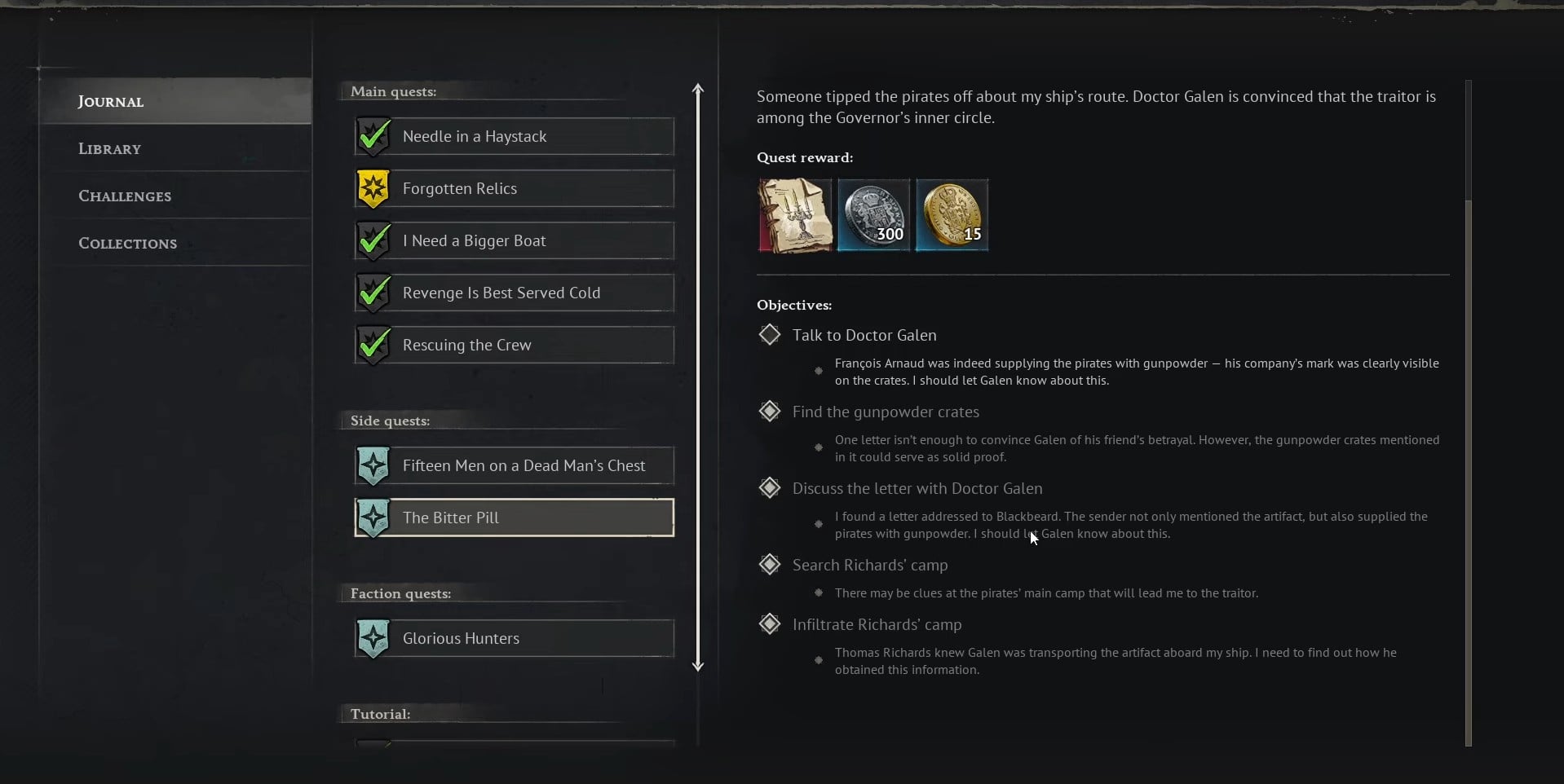This screenshot has height=784, width=1564.
Task: Open Fifteen Men on a Dead Man's Chest
Action: pyautogui.click(x=514, y=466)
